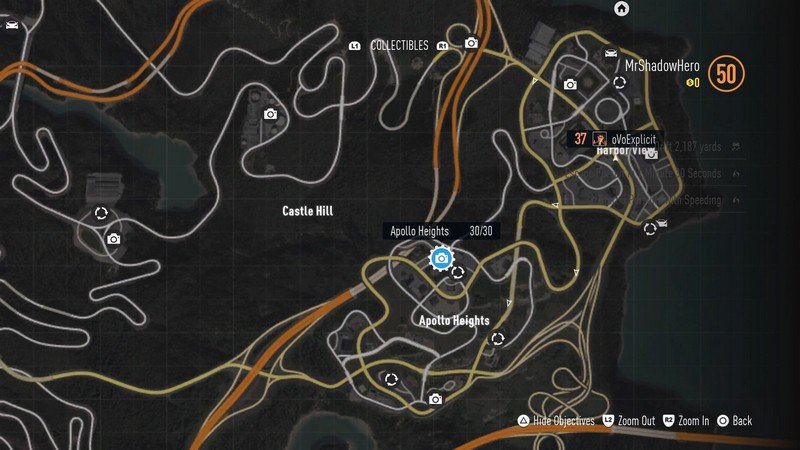Pick the camera marker above Castle Hill
This screenshot has width=800, height=450.
(x=270, y=115)
